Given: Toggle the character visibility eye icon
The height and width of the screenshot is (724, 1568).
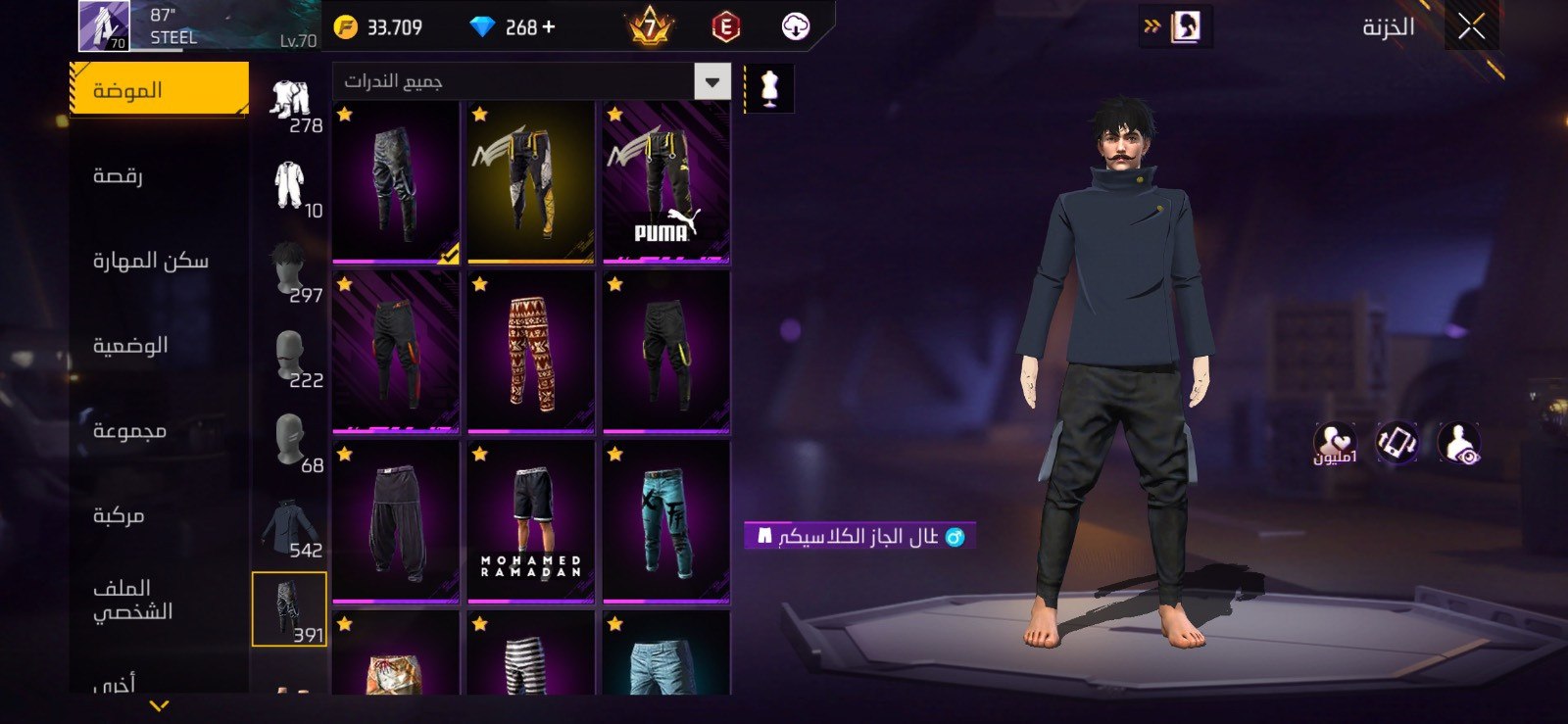Looking at the screenshot, I should 1459,443.
